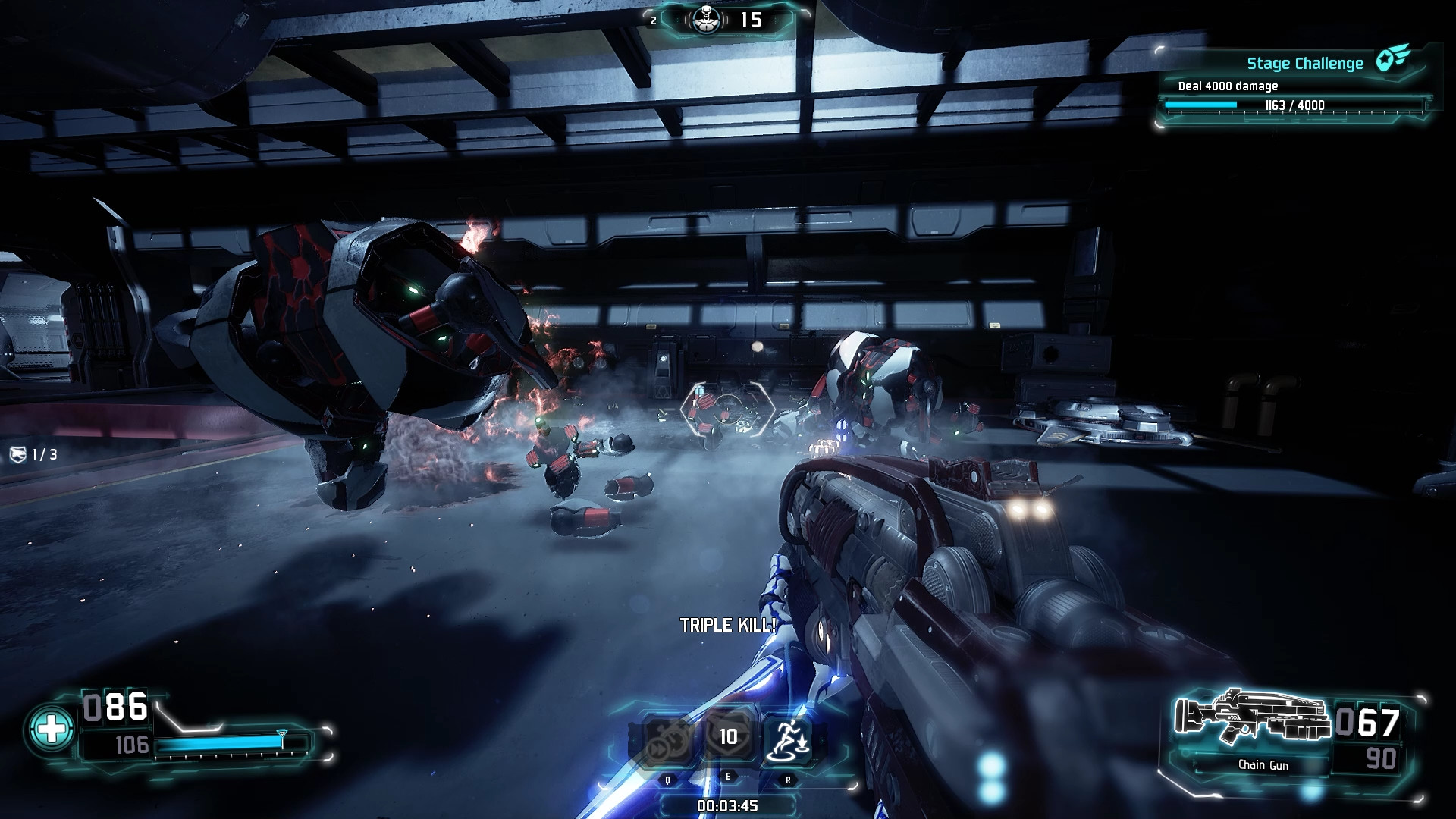Click the enemy skull counter icon
The image size is (1456, 819).
pyautogui.click(x=707, y=20)
